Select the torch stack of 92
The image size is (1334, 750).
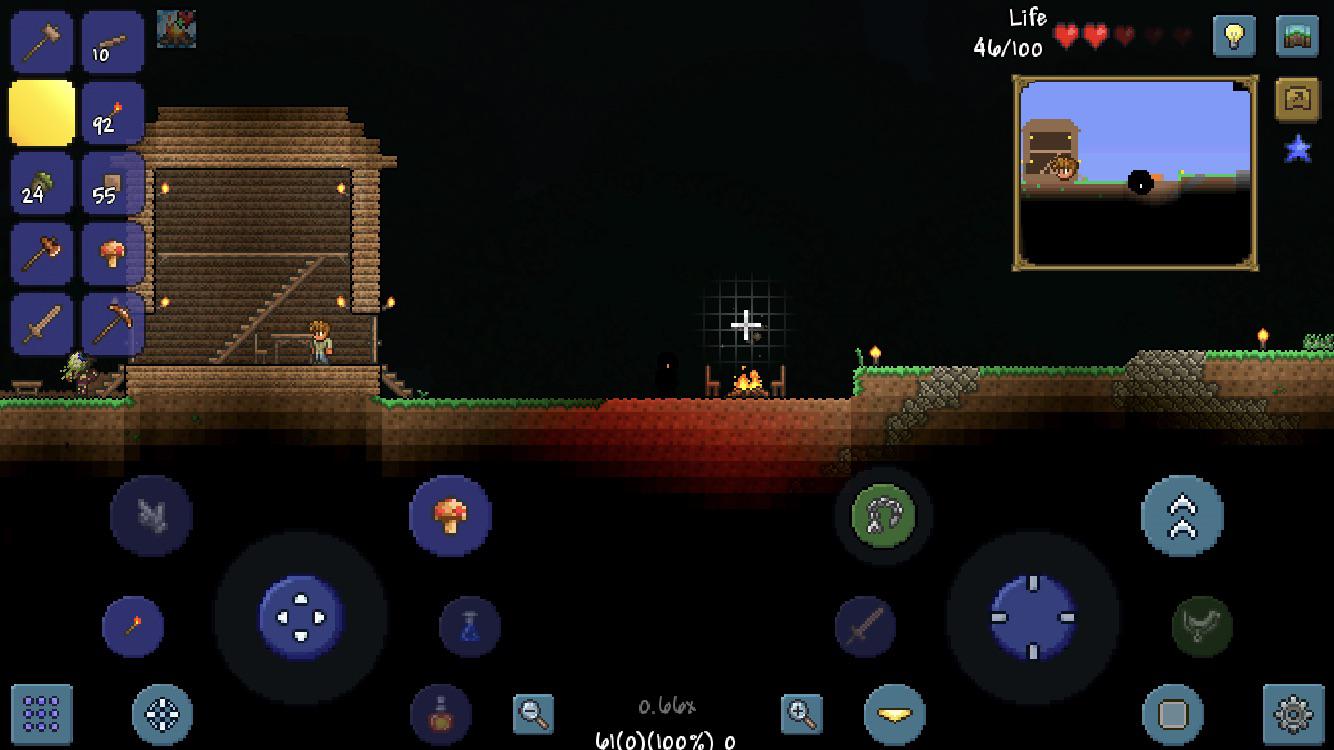click(113, 112)
